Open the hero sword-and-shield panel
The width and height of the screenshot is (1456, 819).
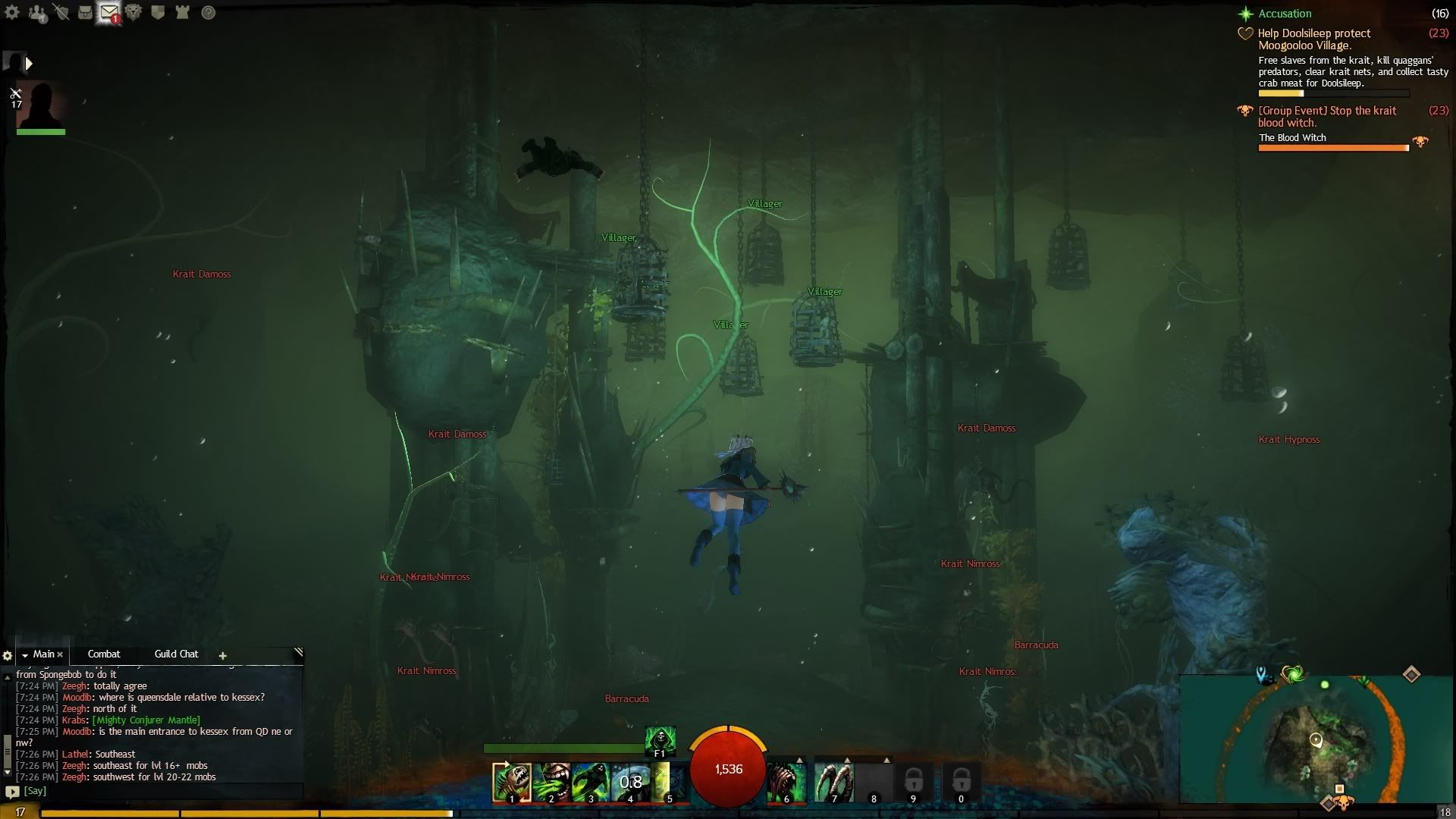[x=61, y=12]
